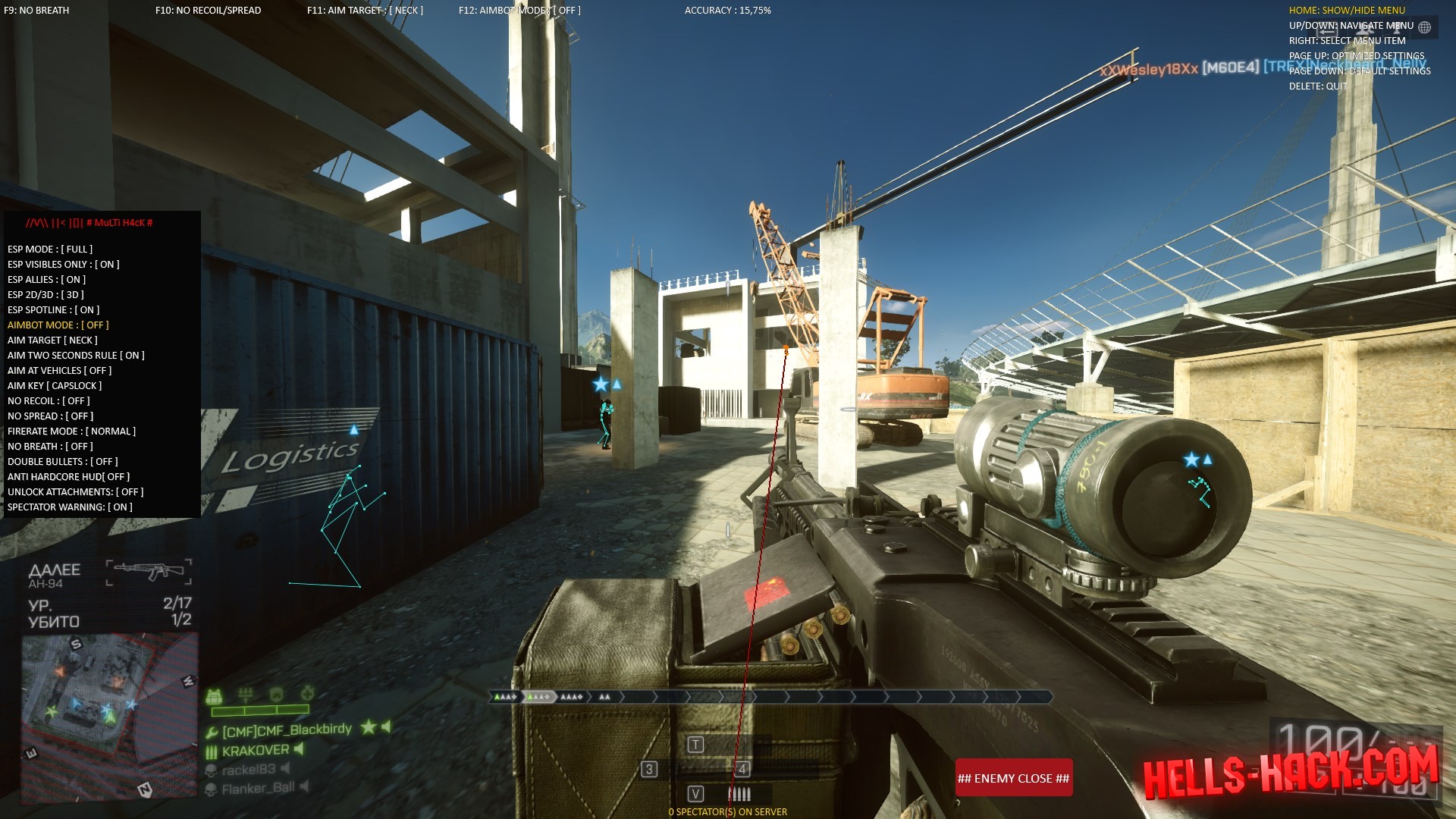The width and height of the screenshot is (1456, 819).
Task: Toggle ESP VISIBLES ONLY option
Action: tap(64, 264)
